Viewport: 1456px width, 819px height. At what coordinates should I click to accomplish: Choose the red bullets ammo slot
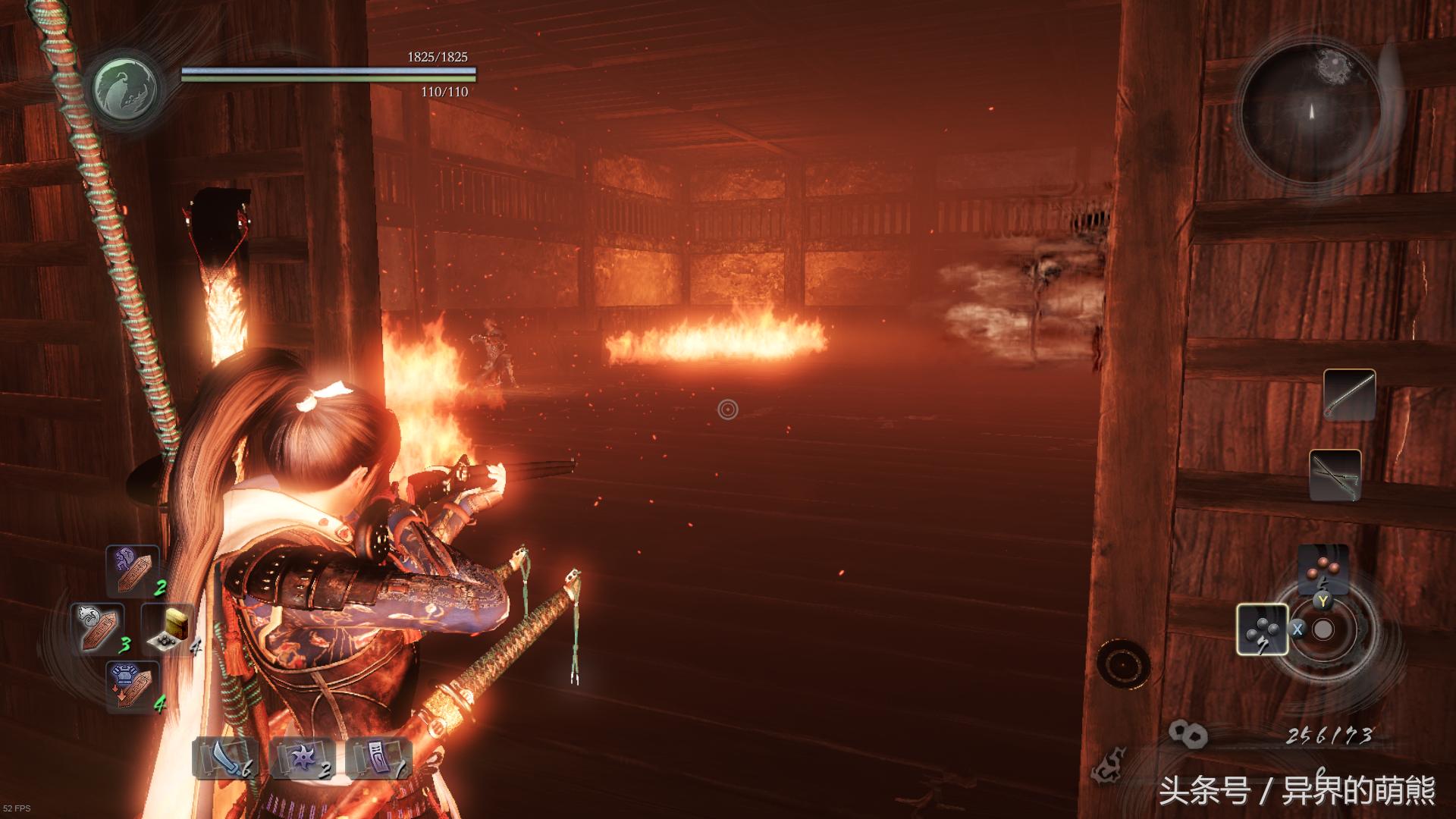1323,569
